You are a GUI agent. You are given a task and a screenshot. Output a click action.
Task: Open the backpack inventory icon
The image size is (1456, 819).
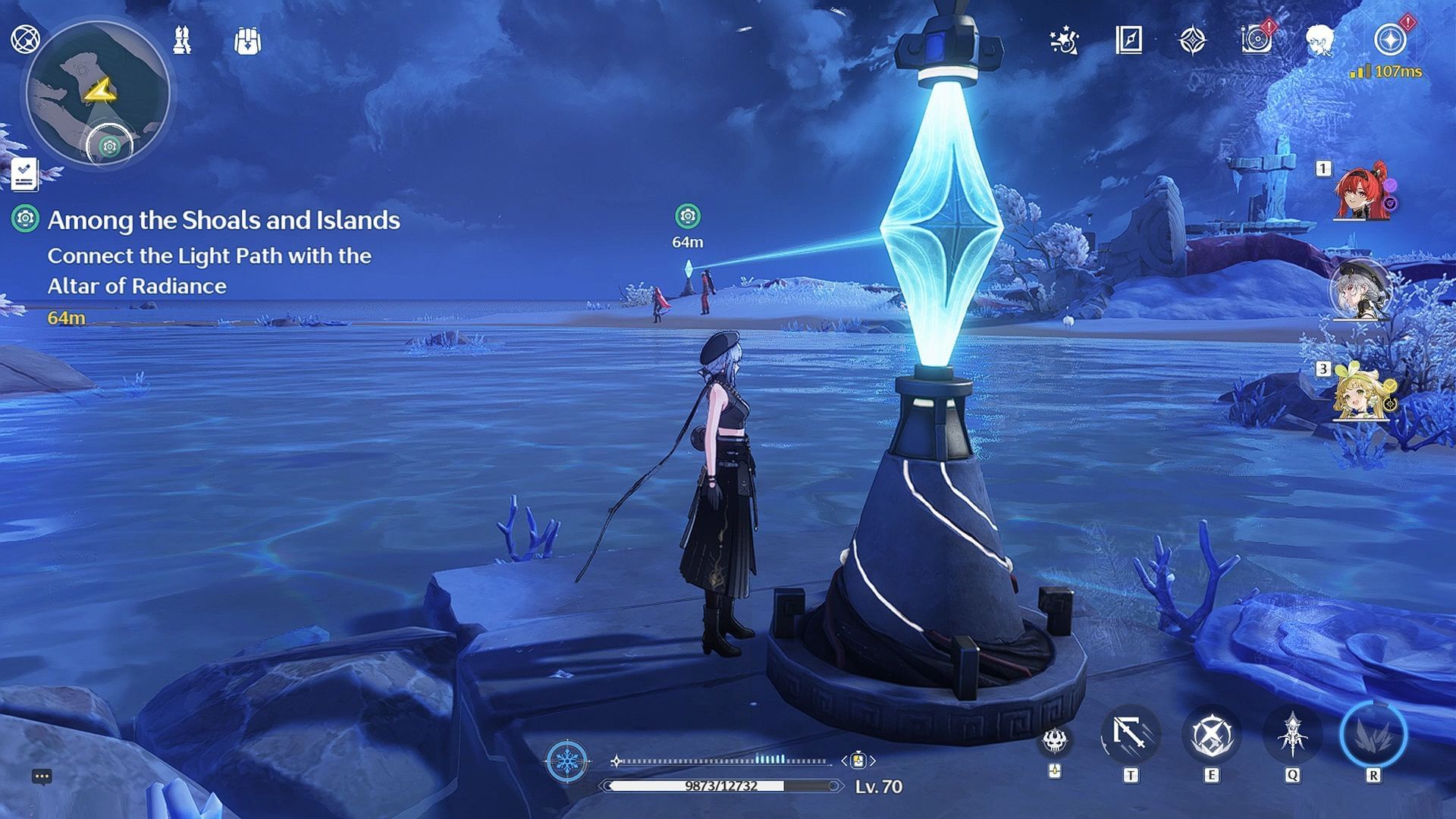coord(247,40)
